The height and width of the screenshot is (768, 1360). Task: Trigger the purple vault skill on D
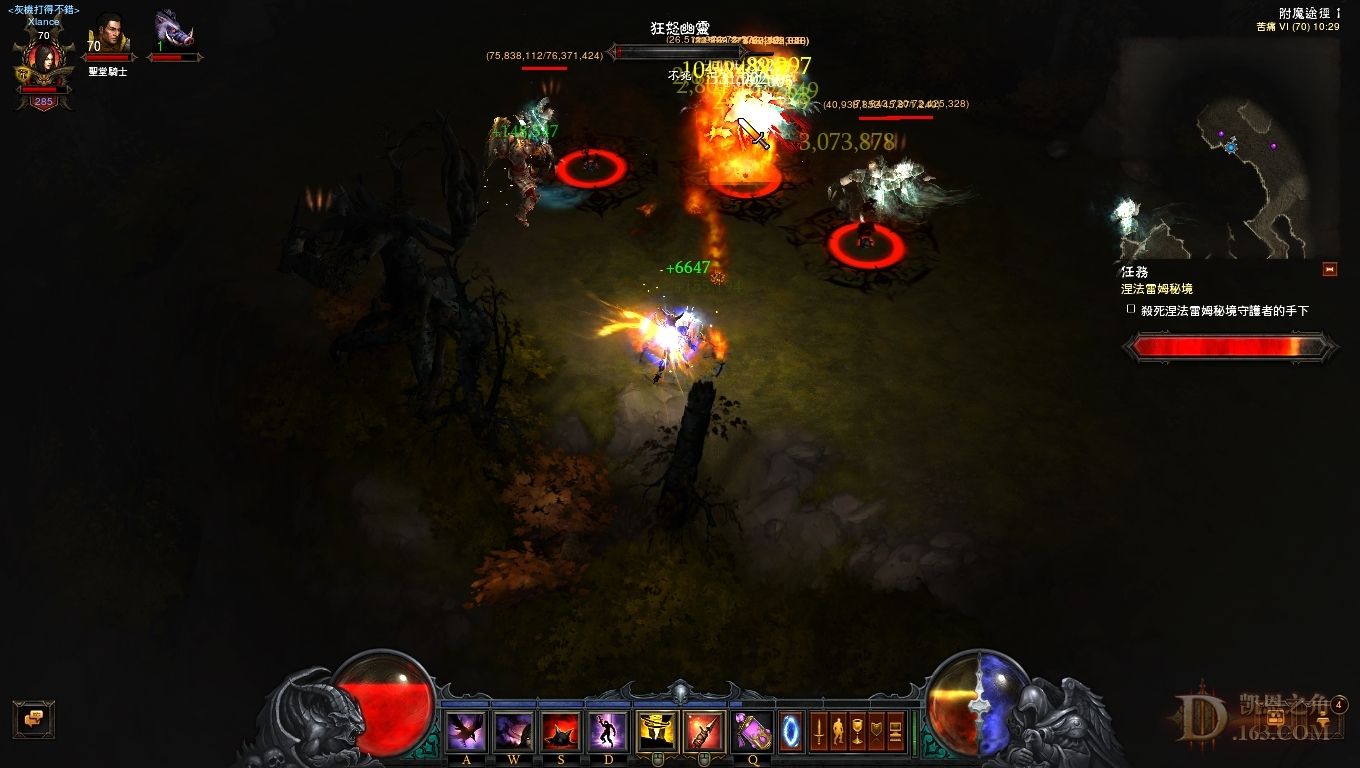608,731
